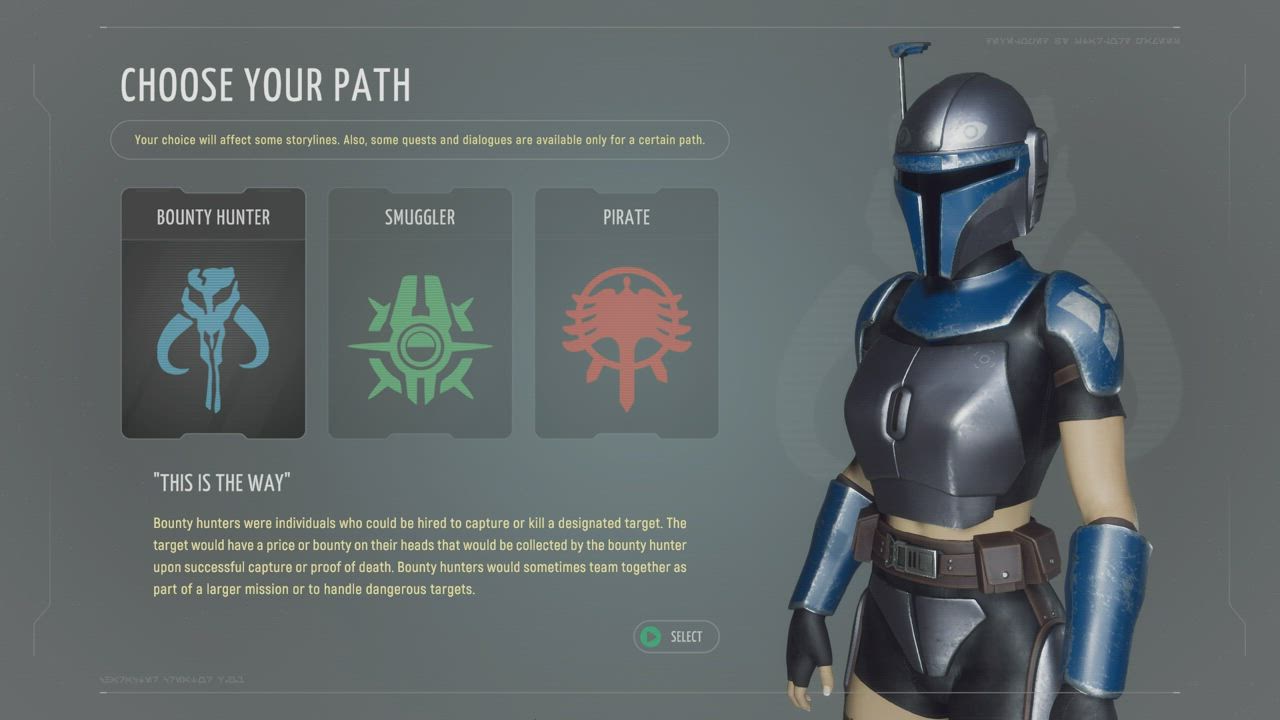Select the Bounty Hunter Mythosaur skull icon

point(212,335)
